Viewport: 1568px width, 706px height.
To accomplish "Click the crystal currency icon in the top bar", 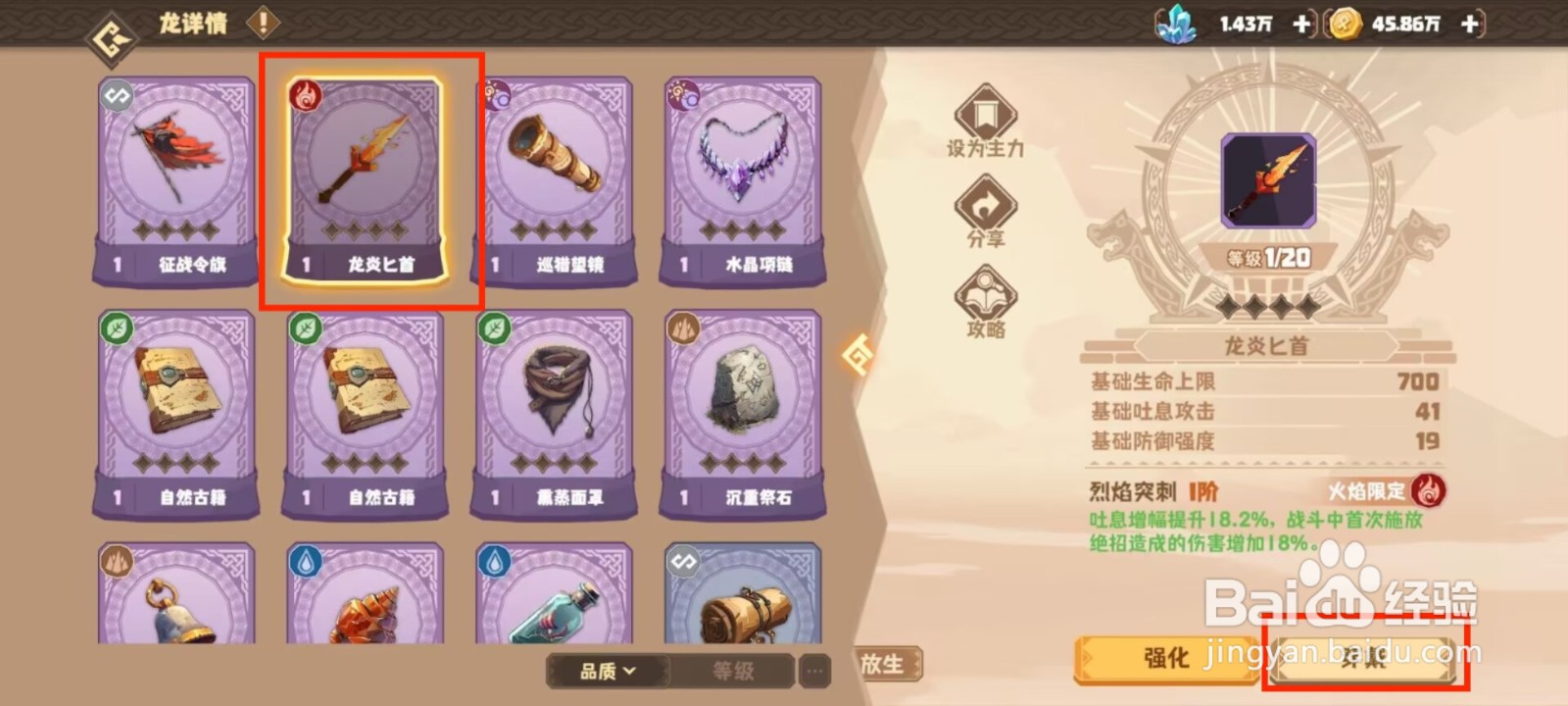I will (x=1178, y=25).
